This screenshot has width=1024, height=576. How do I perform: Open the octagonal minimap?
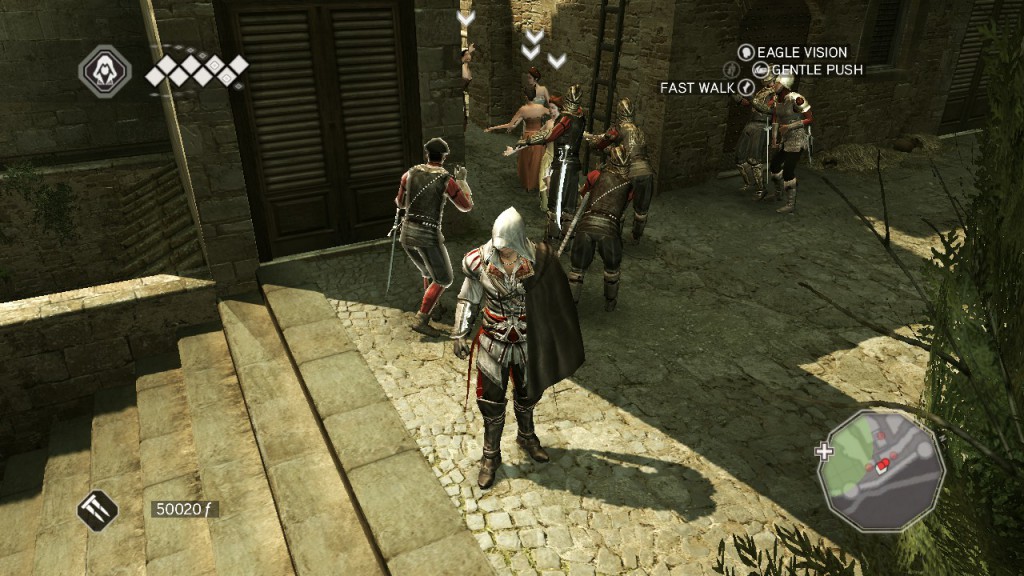(x=881, y=468)
